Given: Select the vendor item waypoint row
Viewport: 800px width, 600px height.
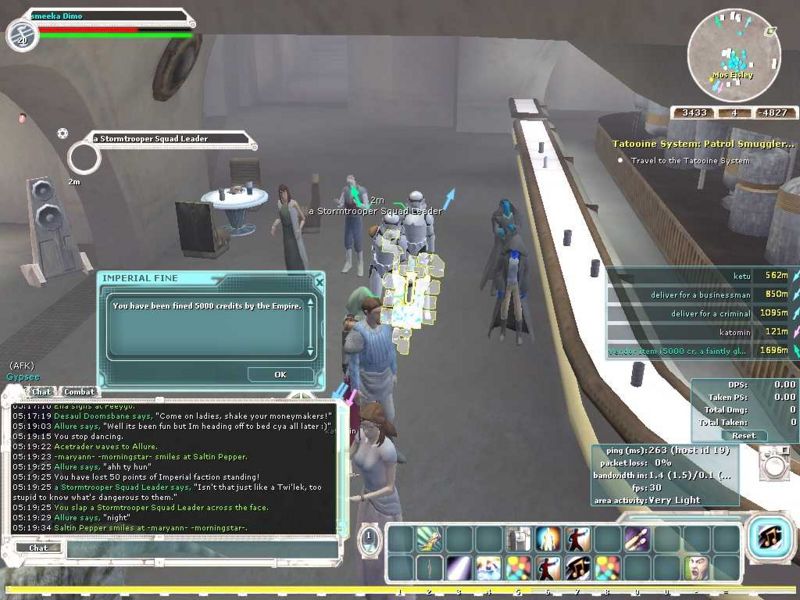Looking at the screenshot, I should click(700, 351).
